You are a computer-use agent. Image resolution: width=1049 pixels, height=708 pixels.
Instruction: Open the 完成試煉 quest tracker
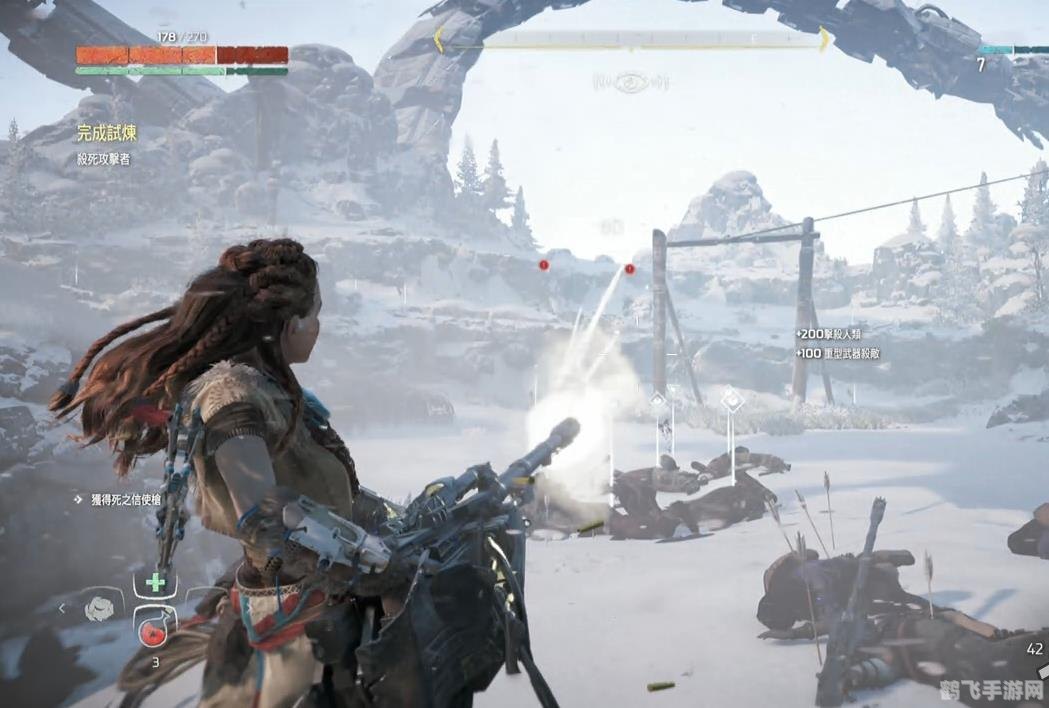108,132
